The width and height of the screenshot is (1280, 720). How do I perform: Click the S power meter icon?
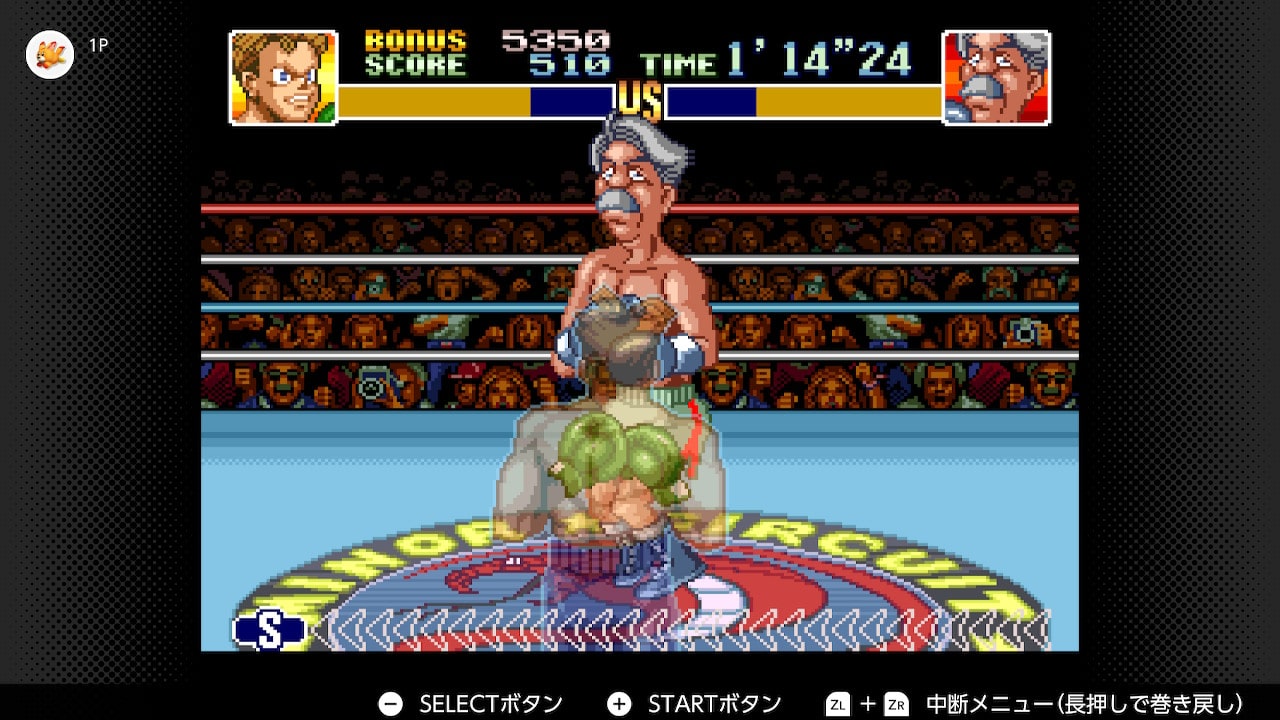[270, 629]
